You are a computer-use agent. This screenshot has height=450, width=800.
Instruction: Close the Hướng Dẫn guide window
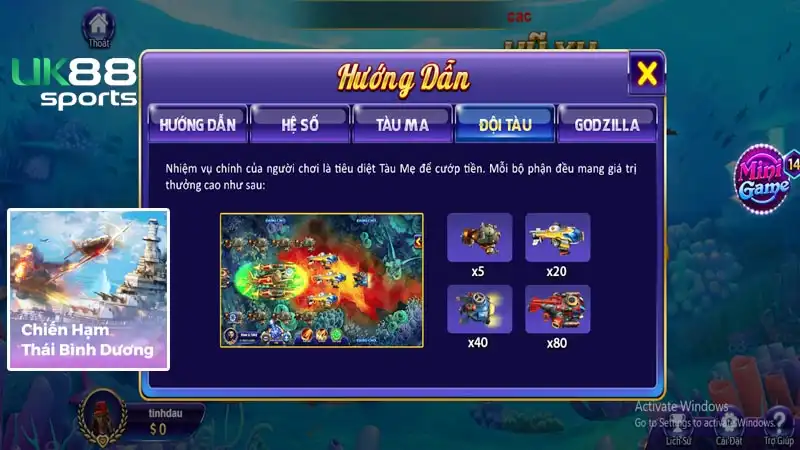pyautogui.click(x=648, y=73)
